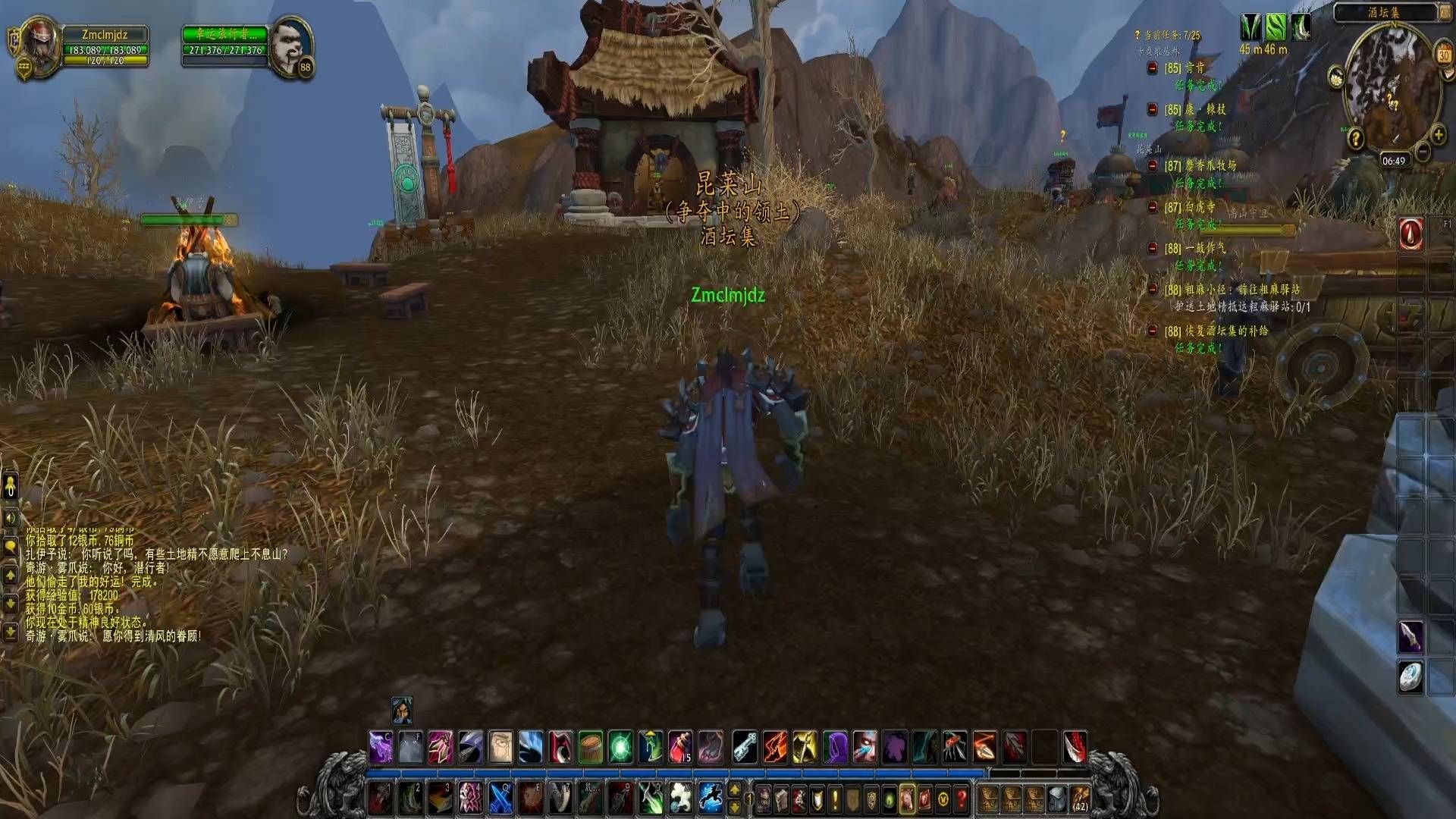Open chat menu with the speech bubble button
Image resolution: width=1456 pixels, height=819 pixels.
click(x=11, y=547)
